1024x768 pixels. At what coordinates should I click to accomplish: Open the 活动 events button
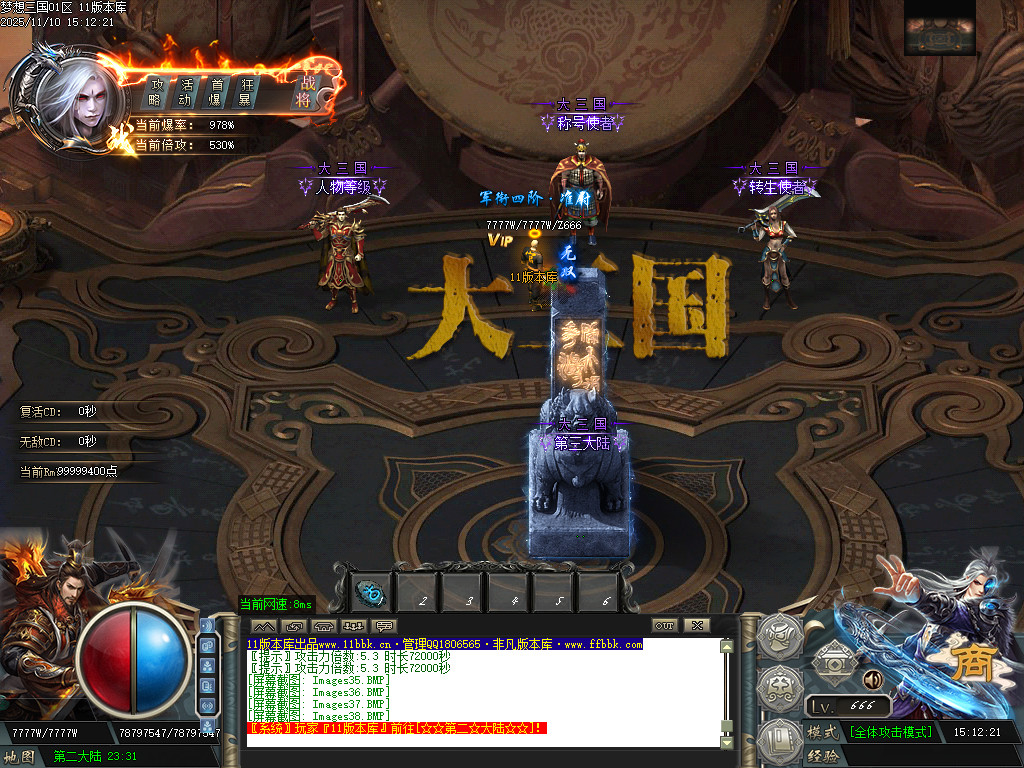pyautogui.click(x=185, y=92)
